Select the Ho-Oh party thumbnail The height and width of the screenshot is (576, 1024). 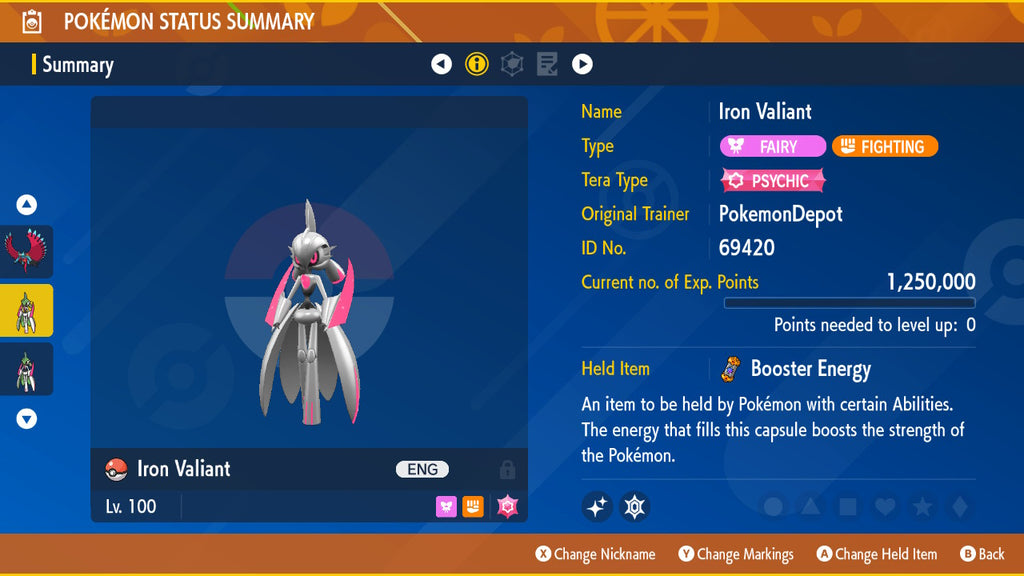click(27, 252)
